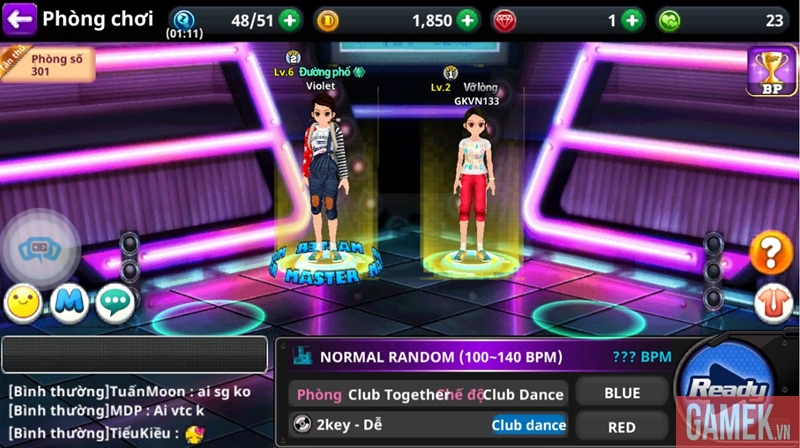The height and width of the screenshot is (448, 800).
Task: Buy more gold coins with plus button
Action: pos(467,19)
